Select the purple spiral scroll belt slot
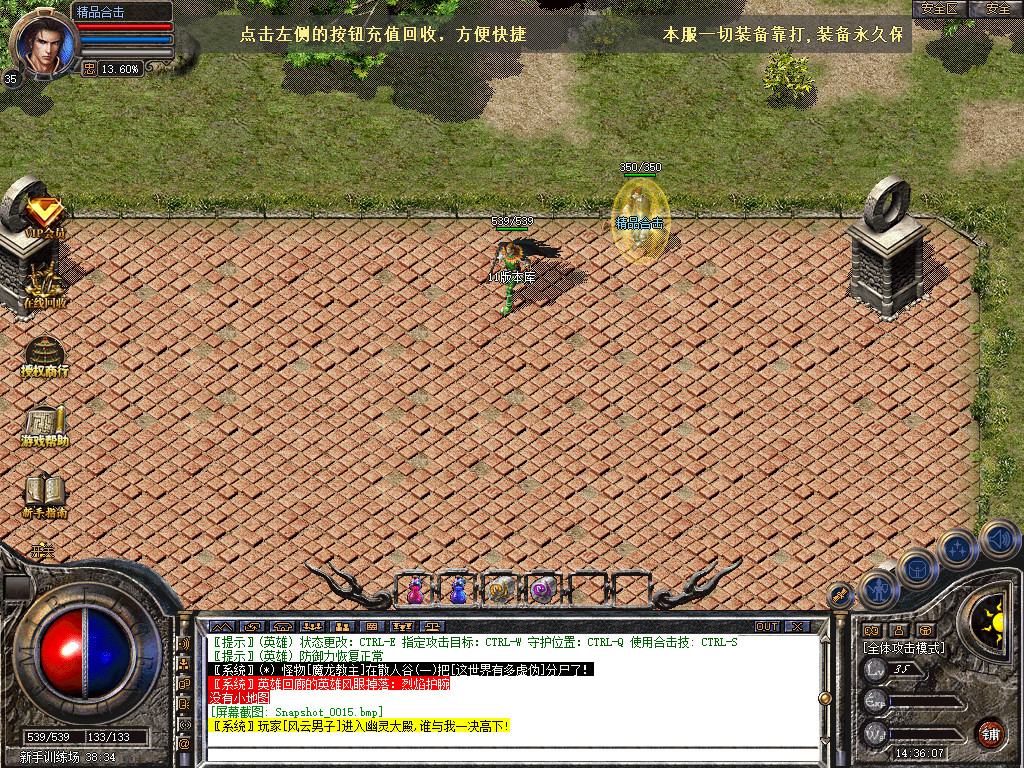Screen dimensions: 1024x768 (543, 590)
